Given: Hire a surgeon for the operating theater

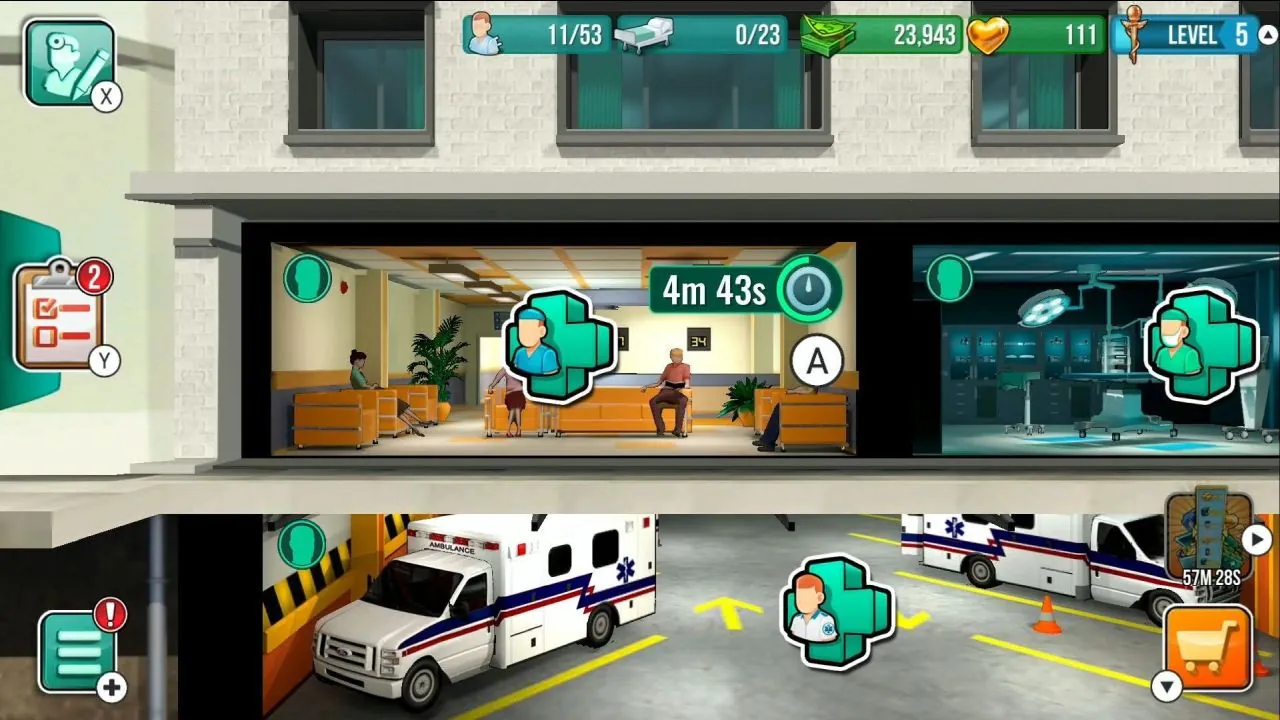Looking at the screenshot, I should pos(1203,347).
